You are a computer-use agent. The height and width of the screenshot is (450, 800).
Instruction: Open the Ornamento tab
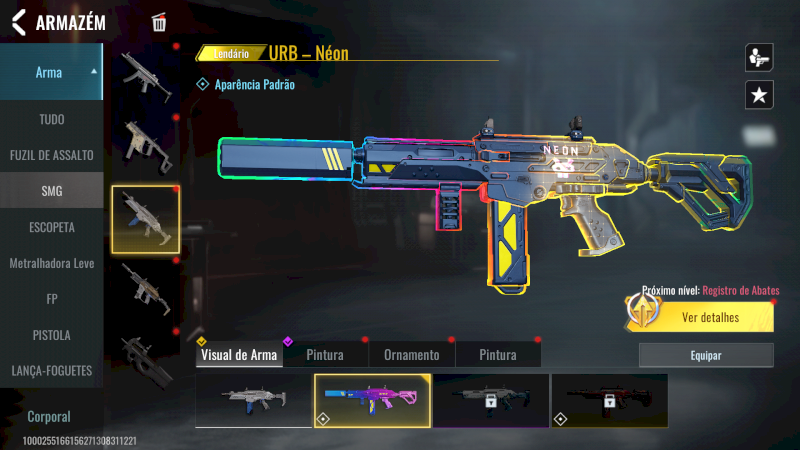411,355
